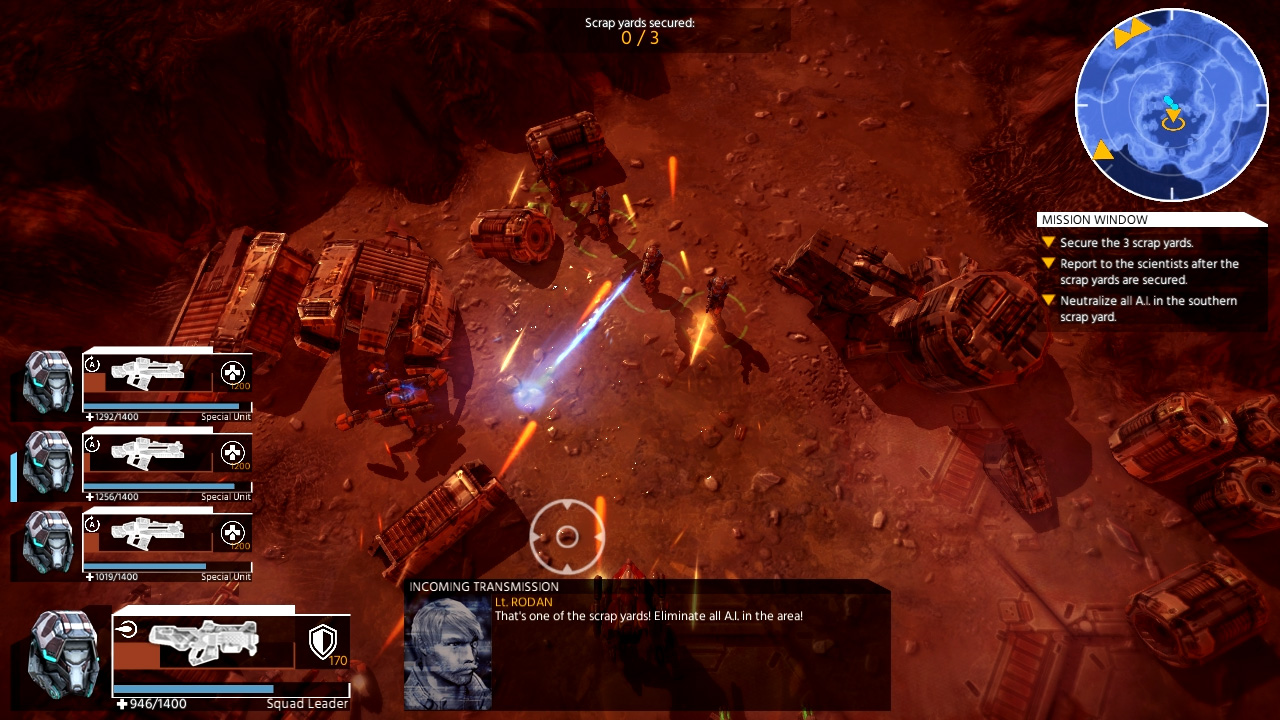Use the heal ability of the 1019-health unit
Viewport: 1280px width, 720px height.
pos(232,532)
